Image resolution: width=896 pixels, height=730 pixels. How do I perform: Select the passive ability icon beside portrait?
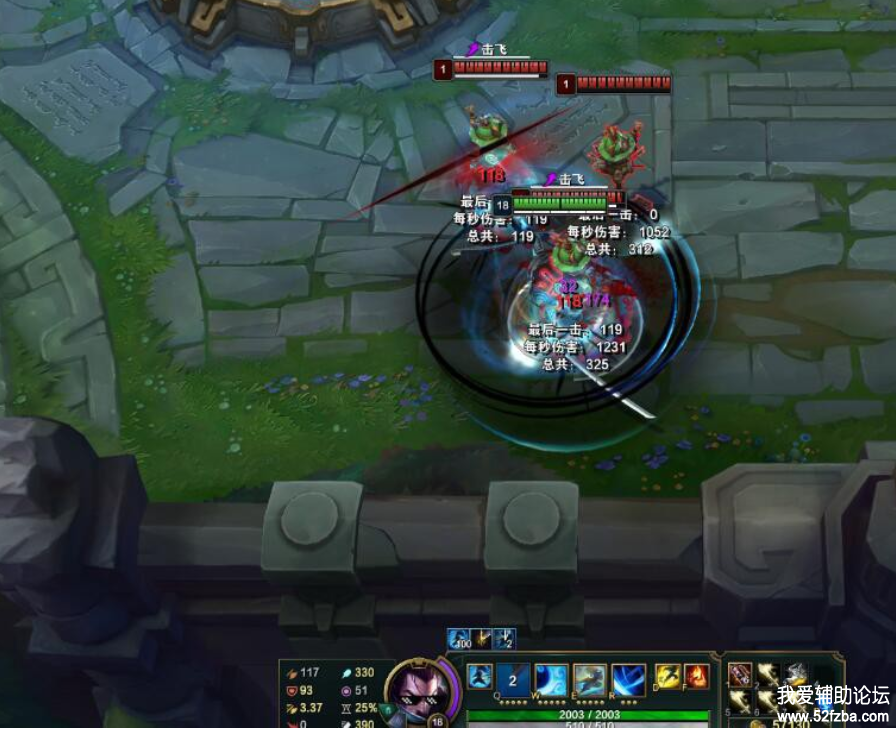(x=479, y=676)
